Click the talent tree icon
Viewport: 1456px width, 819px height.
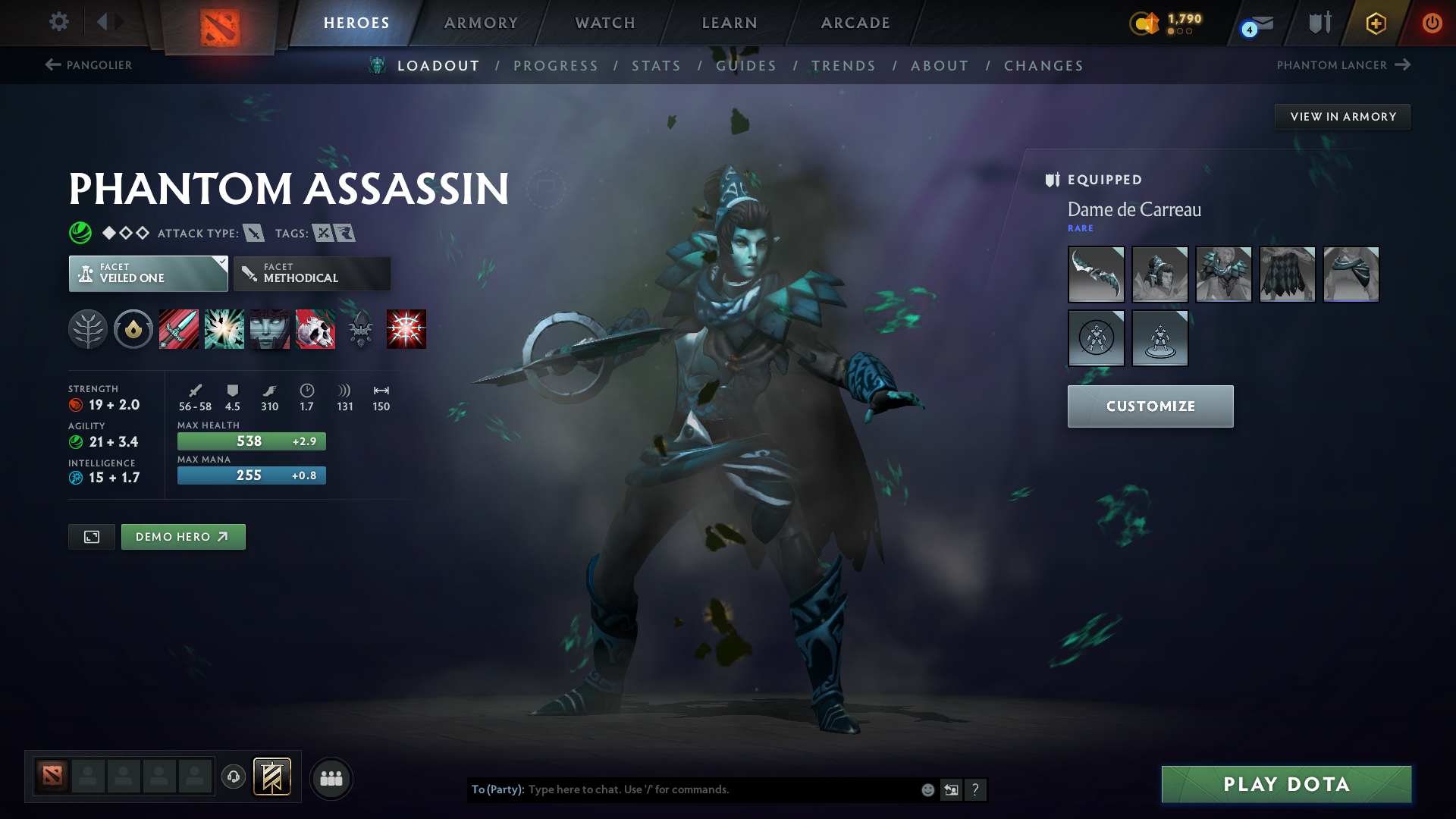[x=88, y=329]
